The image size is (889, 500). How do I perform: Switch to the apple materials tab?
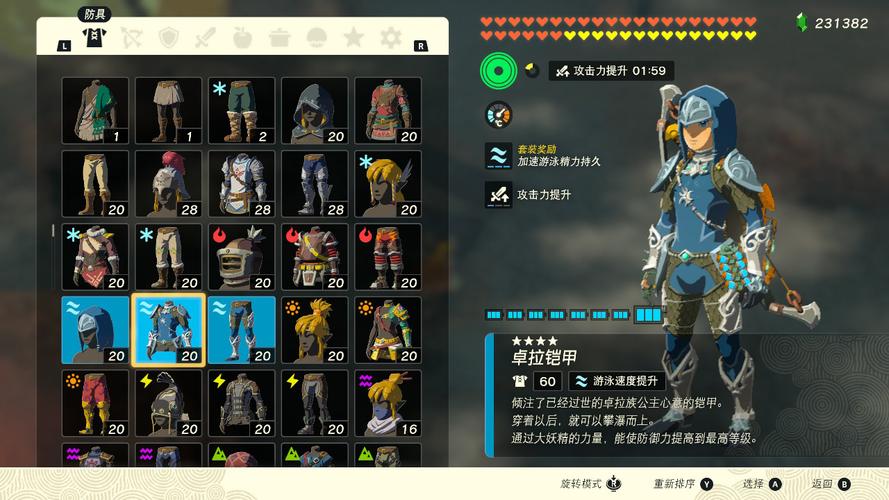[242, 37]
